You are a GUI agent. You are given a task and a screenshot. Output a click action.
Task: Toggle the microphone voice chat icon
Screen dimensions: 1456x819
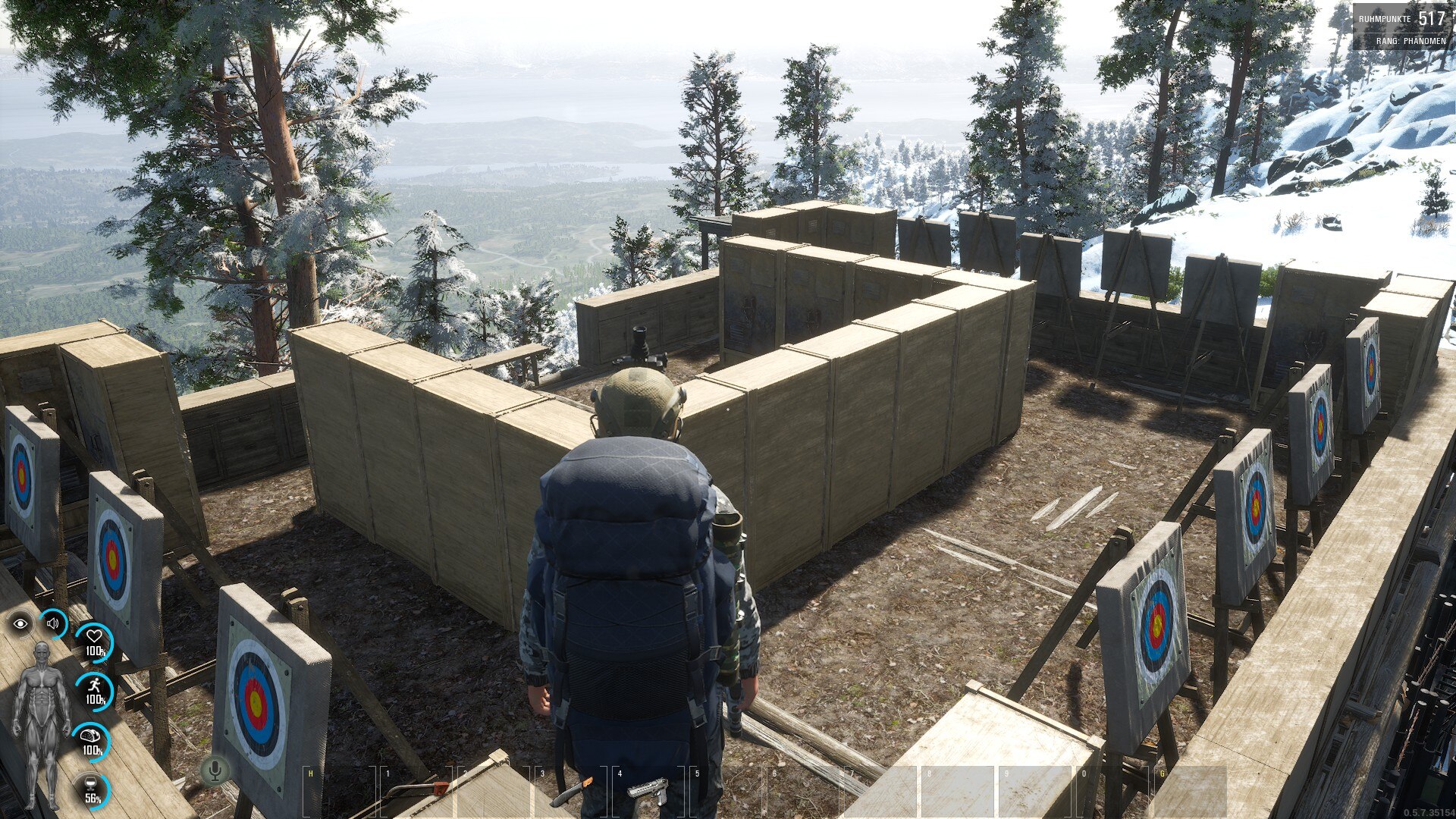215,770
